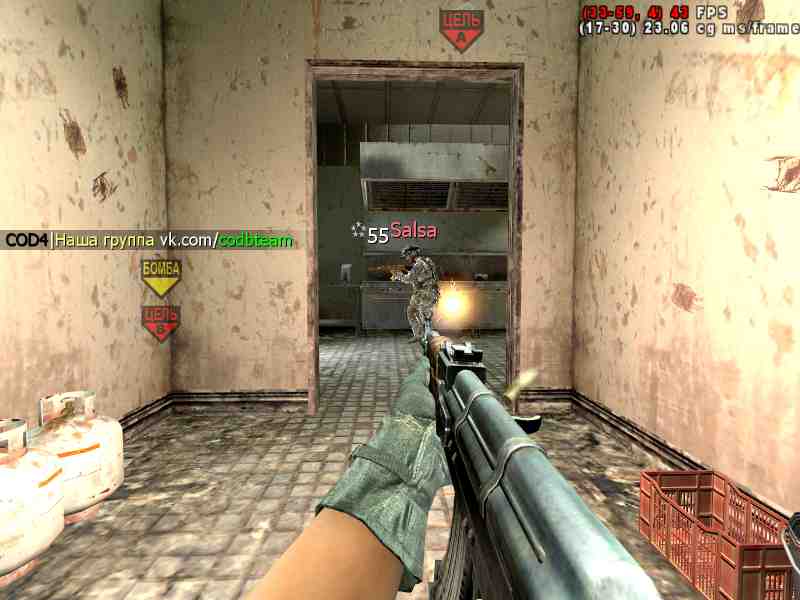800x600 pixels.
Task: Click the red ЦЕЛЬ A objective marker
Action: click(461, 30)
